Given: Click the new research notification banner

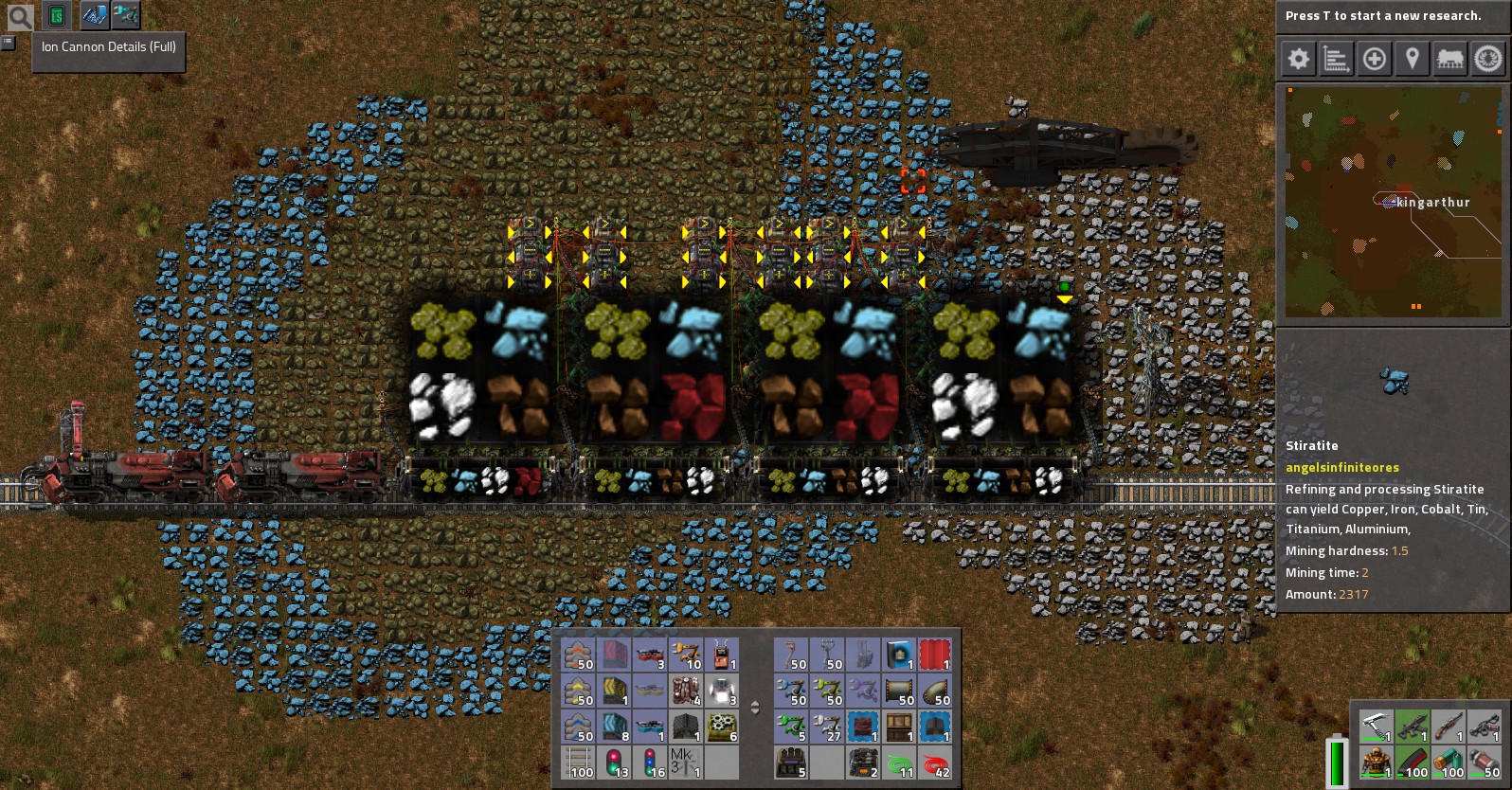Looking at the screenshot, I should point(1391,15).
